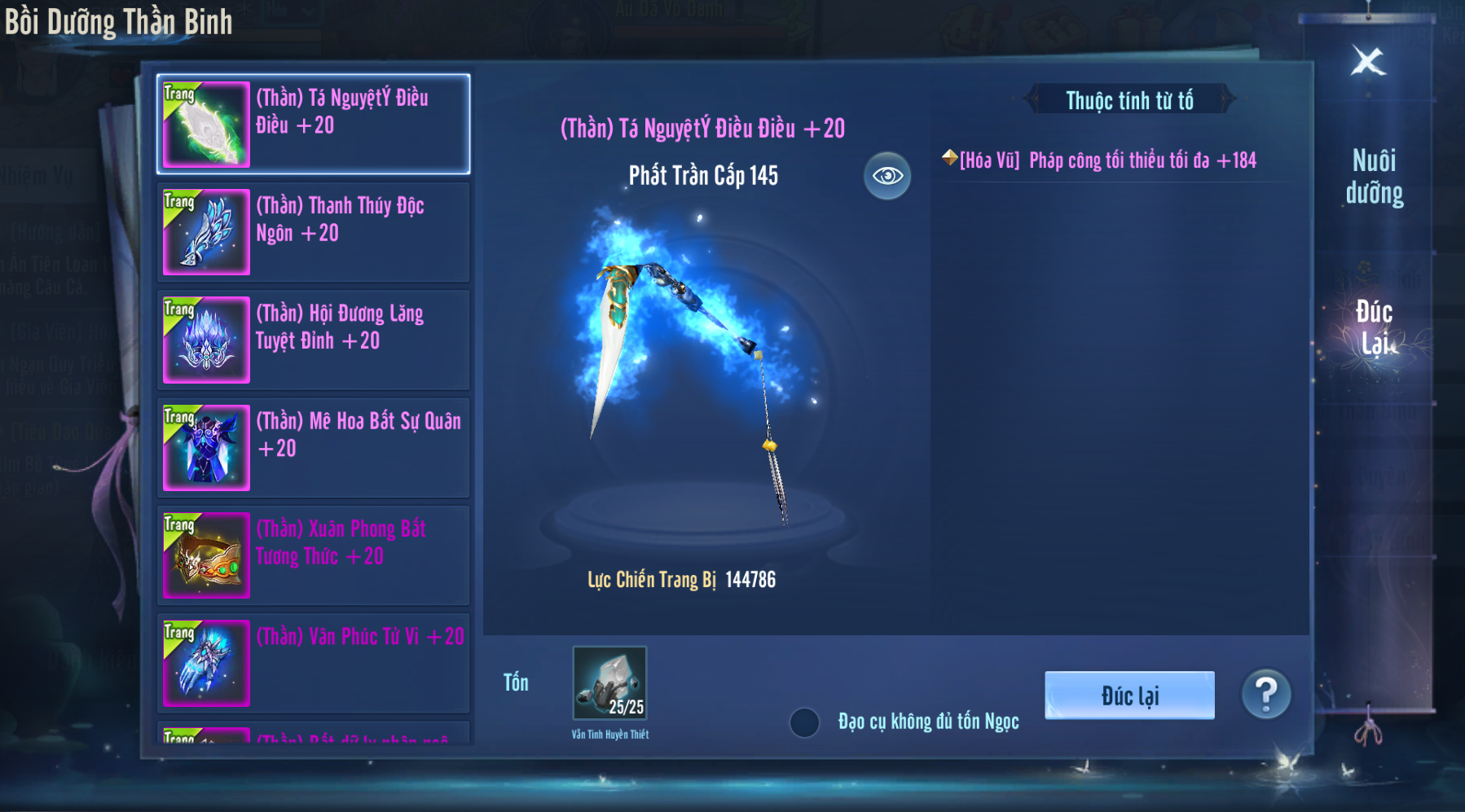Viewport: 1465px width, 812px height.
Task: Select Tá Nguyệt Ý Điều Điều +20 item
Action: 314,125
